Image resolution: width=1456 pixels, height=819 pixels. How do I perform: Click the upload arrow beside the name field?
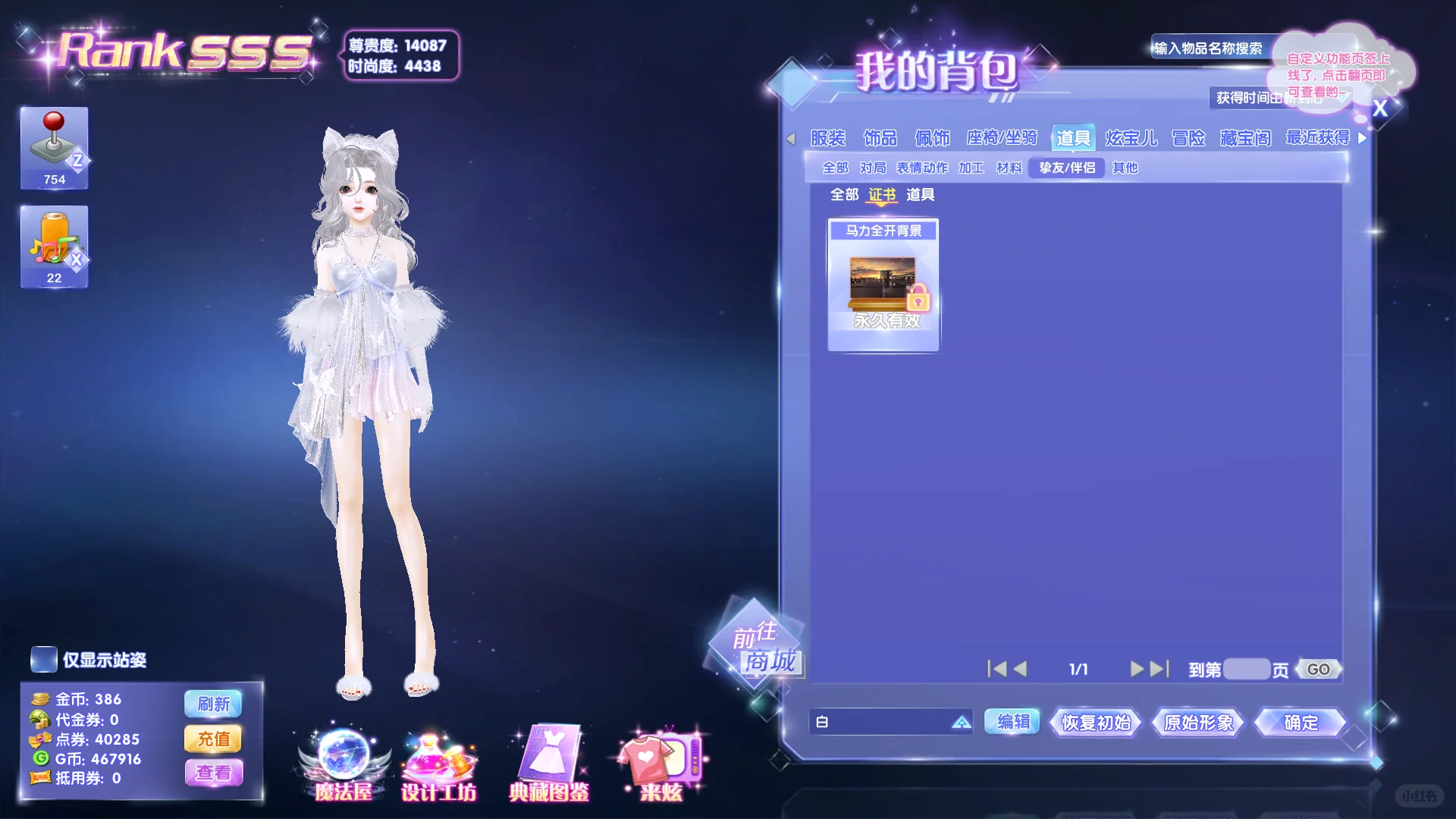[962, 723]
